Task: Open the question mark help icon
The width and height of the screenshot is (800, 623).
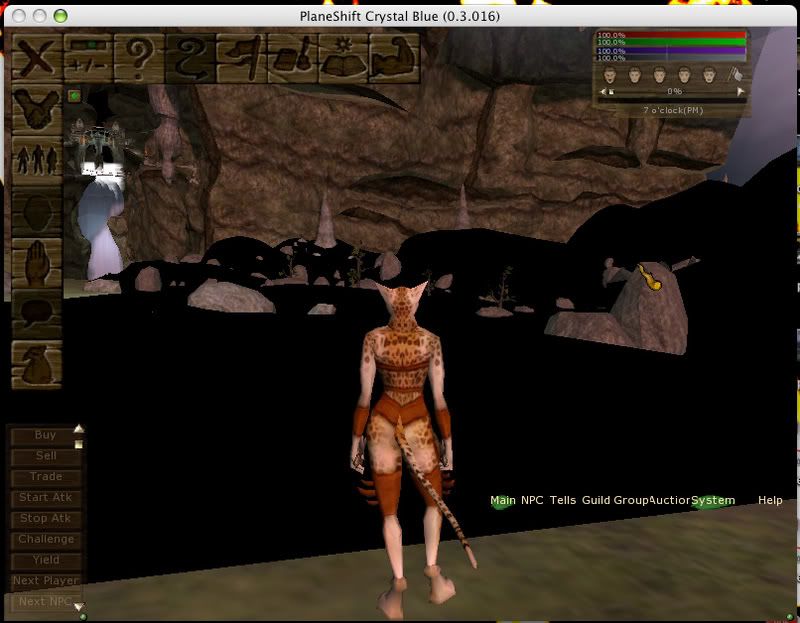Action: coord(138,56)
